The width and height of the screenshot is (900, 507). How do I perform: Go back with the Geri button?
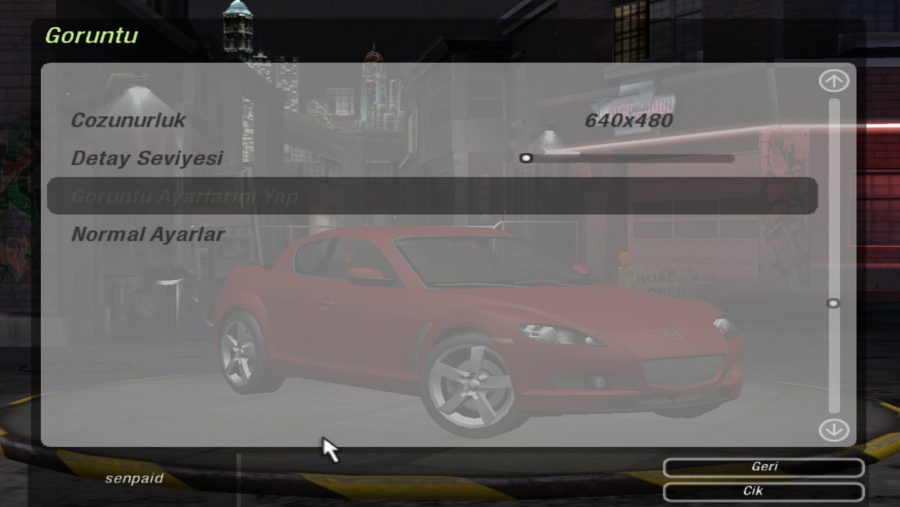coord(763,467)
